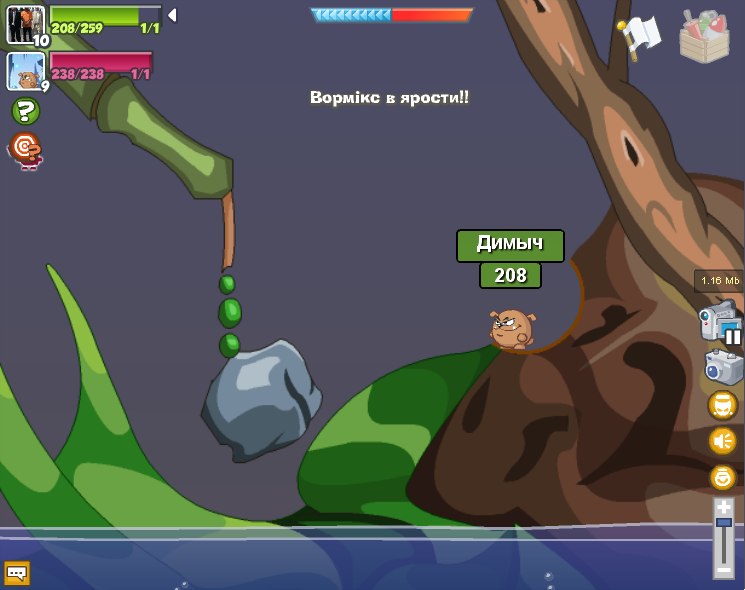Image resolution: width=745 pixels, height=590 pixels.
Task: Click the target hint icon
Action: pyautogui.click(x=25, y=150)
